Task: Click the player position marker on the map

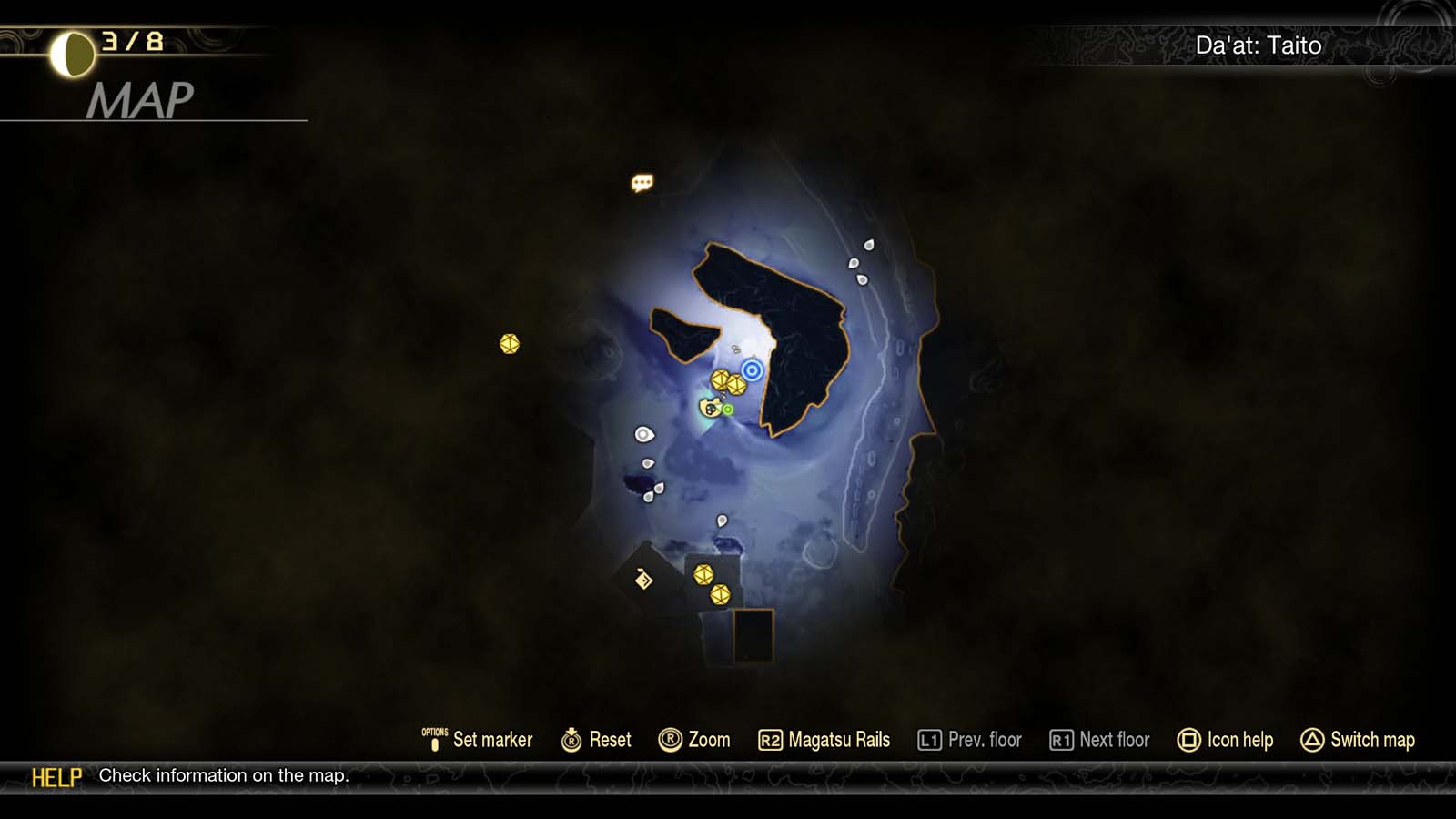Action: pyautogui.click(x=709, y=409)
